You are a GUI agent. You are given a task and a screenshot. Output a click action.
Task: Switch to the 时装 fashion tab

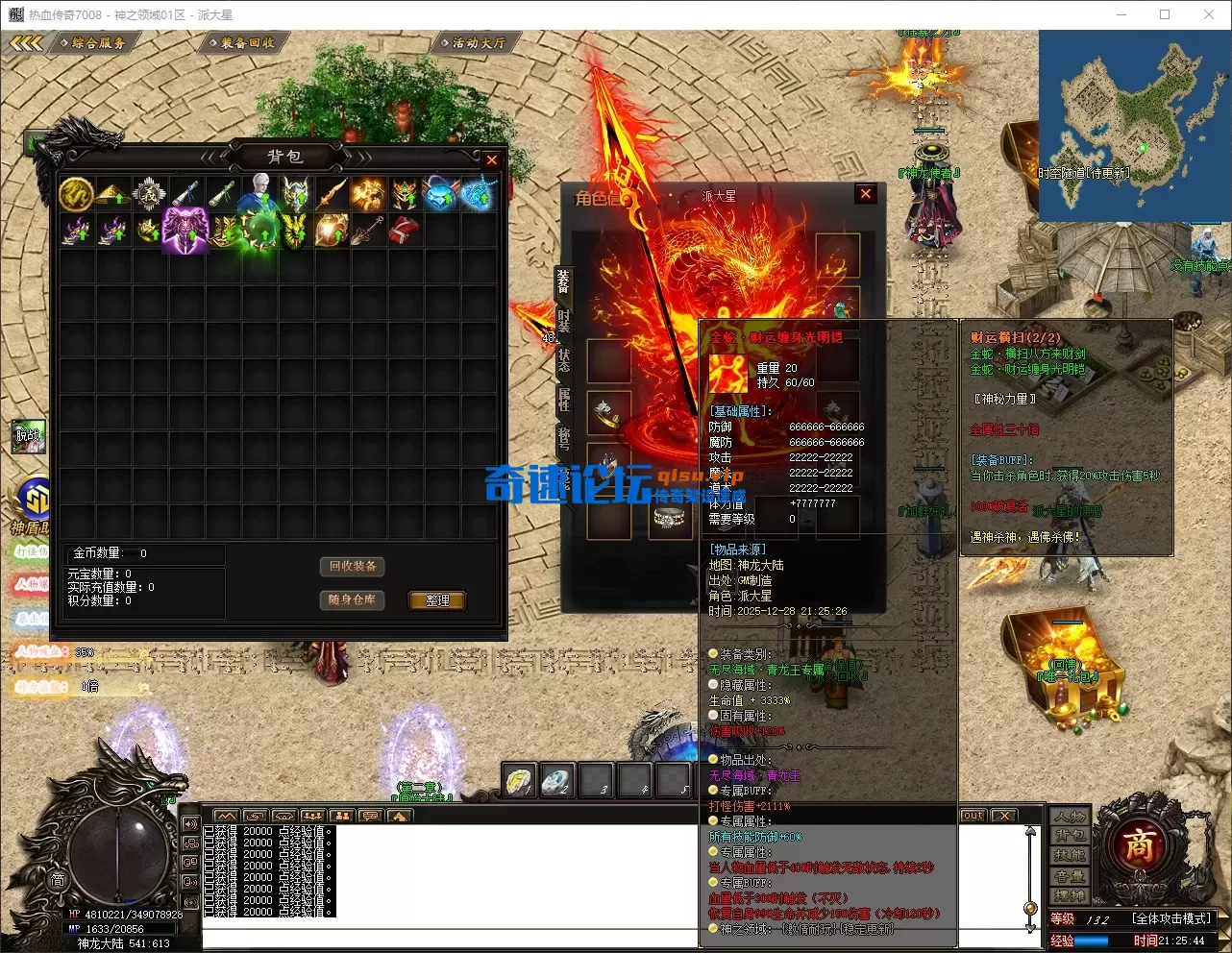(564, 321)
